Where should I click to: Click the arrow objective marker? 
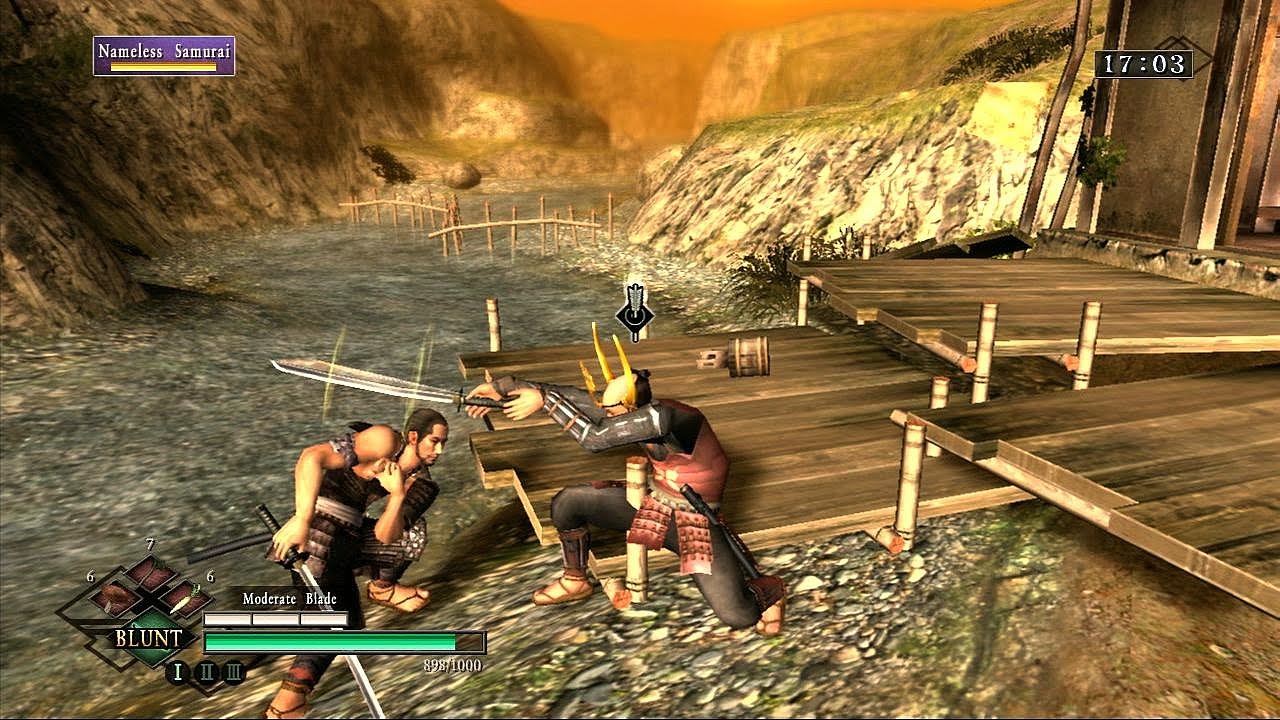(x=634, y=312)
